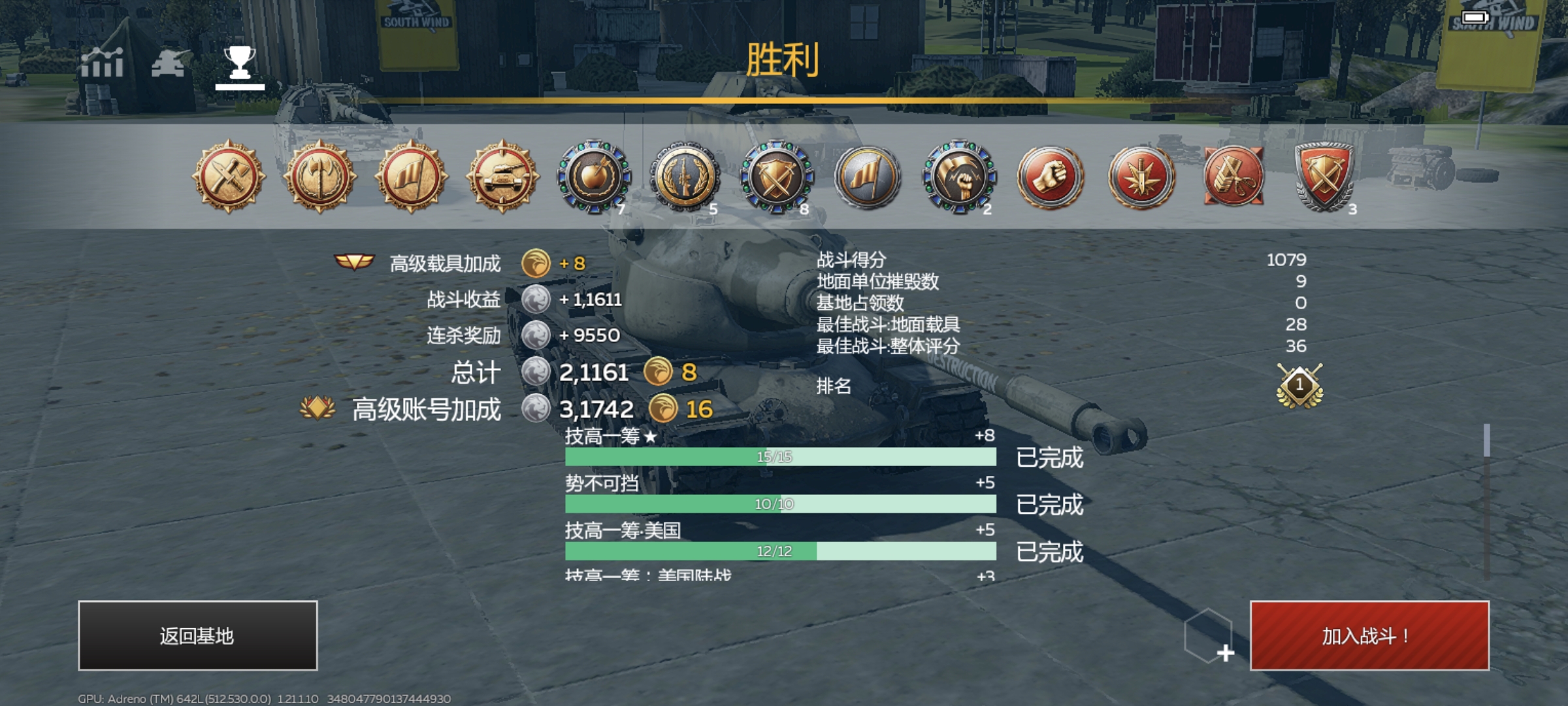
Task: Open the golden apple medal showing 7
Action: 593,180
